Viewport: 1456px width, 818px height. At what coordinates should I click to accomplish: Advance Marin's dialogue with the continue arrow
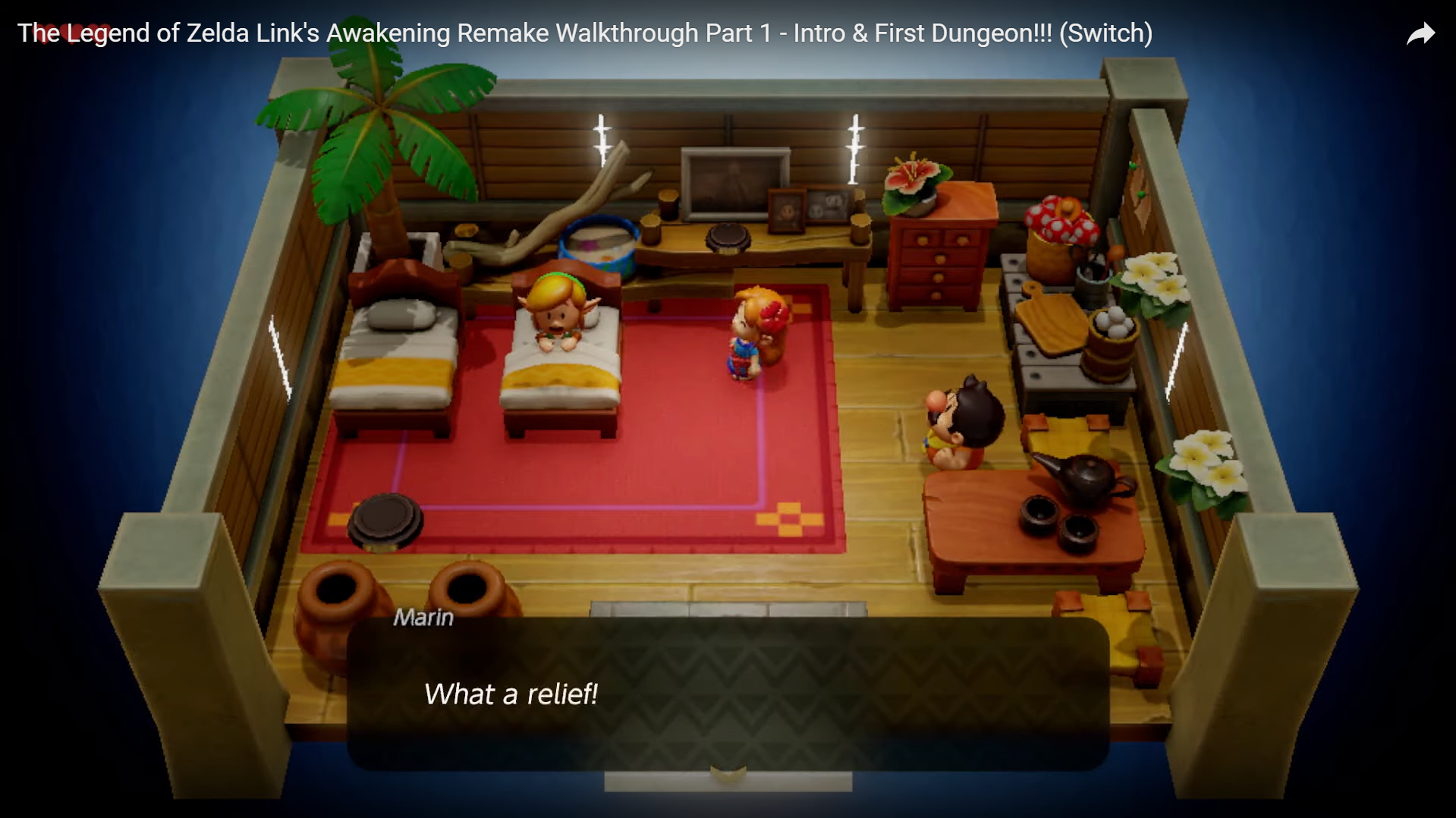[x=728, y=773]
